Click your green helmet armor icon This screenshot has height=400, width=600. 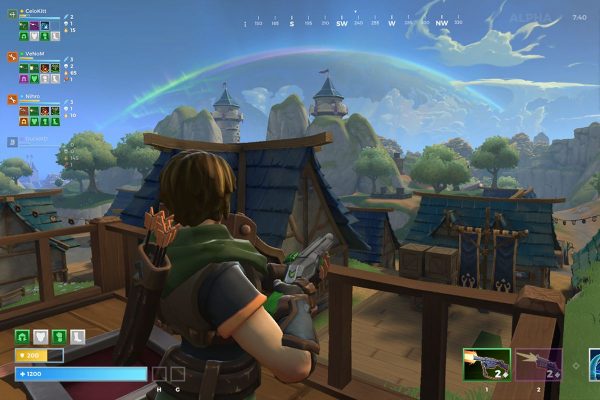coord(22,336)
